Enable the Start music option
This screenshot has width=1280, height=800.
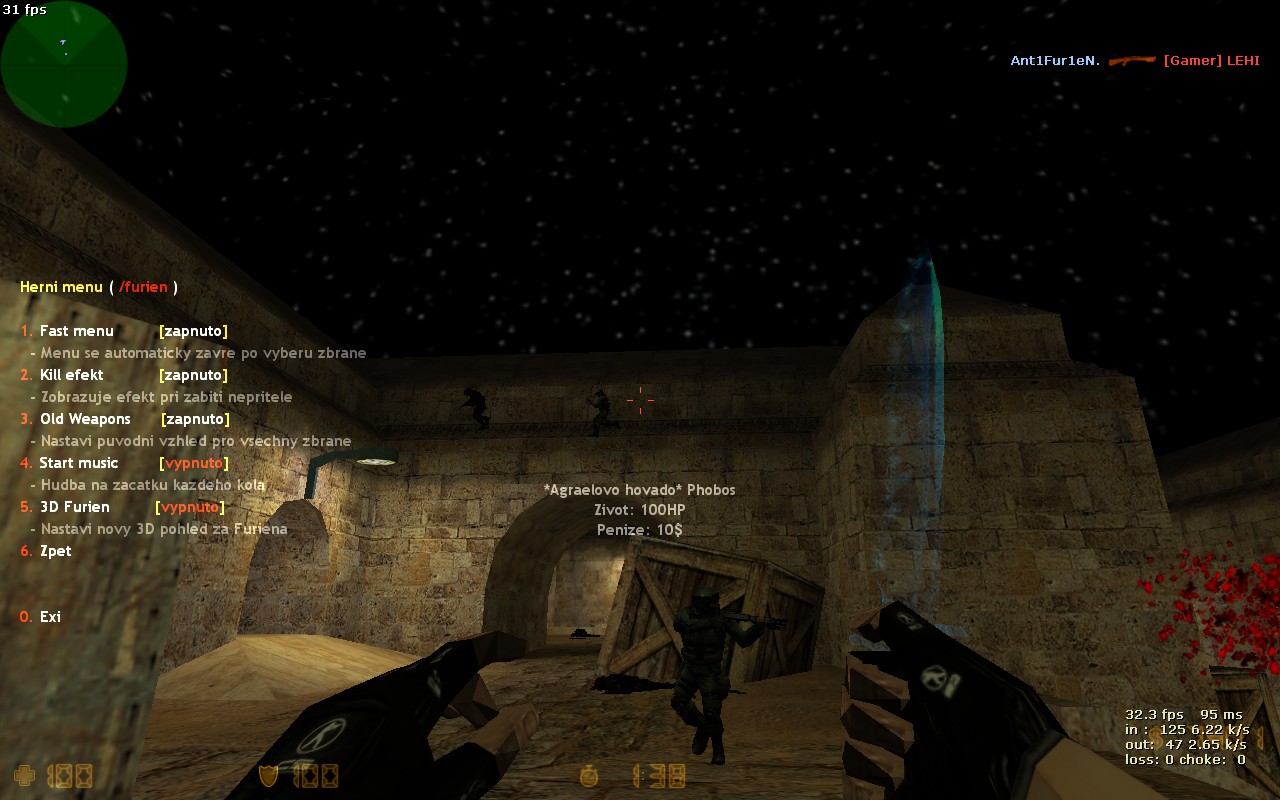[78, 463]
